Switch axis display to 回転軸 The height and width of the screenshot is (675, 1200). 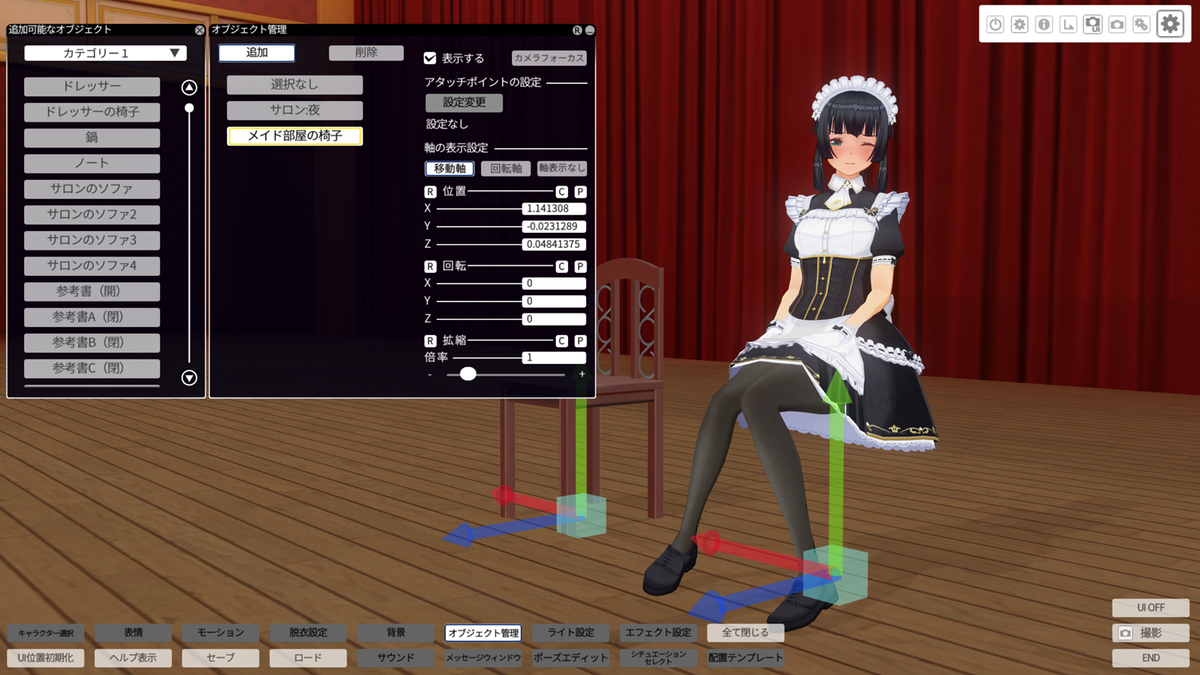(506, 169)
